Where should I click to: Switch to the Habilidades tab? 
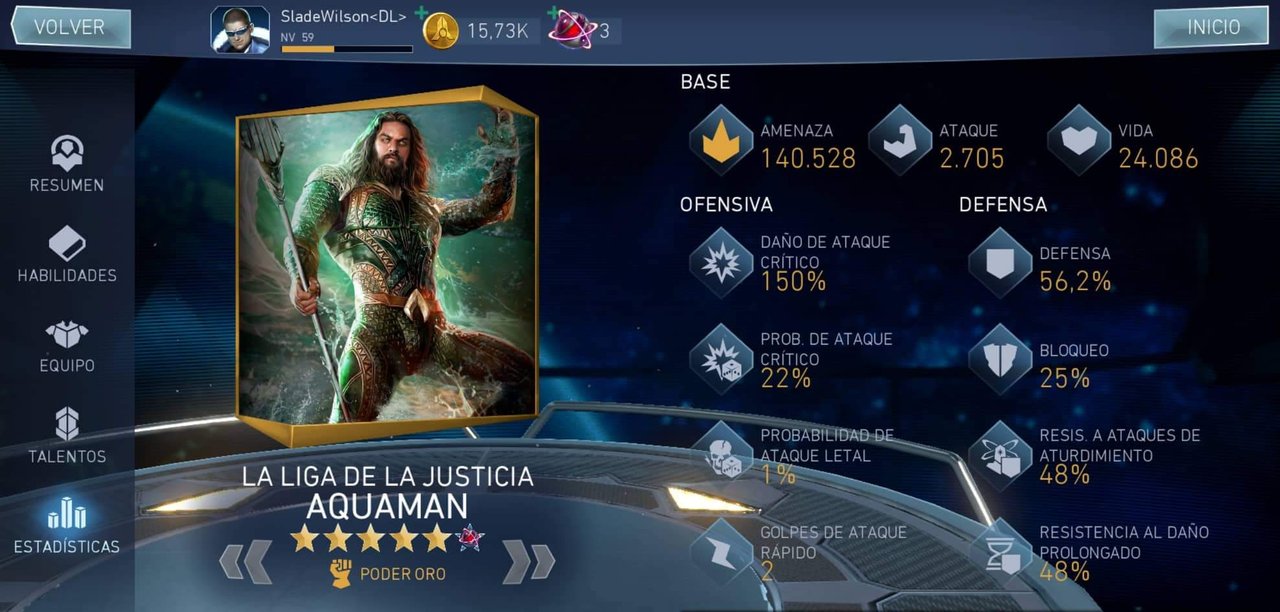[x=67, y=255]
